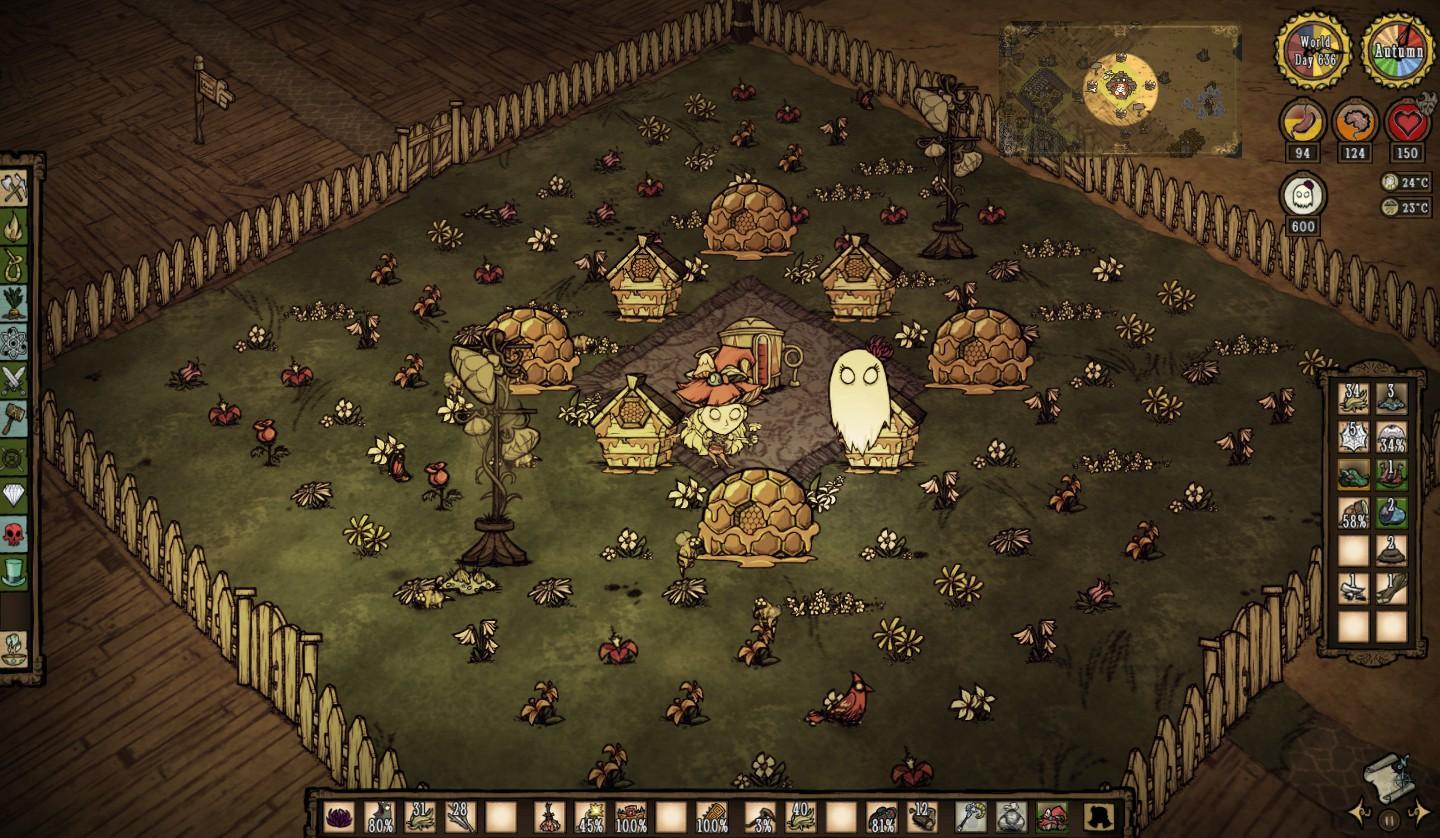Open the Light crafting tab with flame icon
1440x838 pixels.
(x=15, y=226)
